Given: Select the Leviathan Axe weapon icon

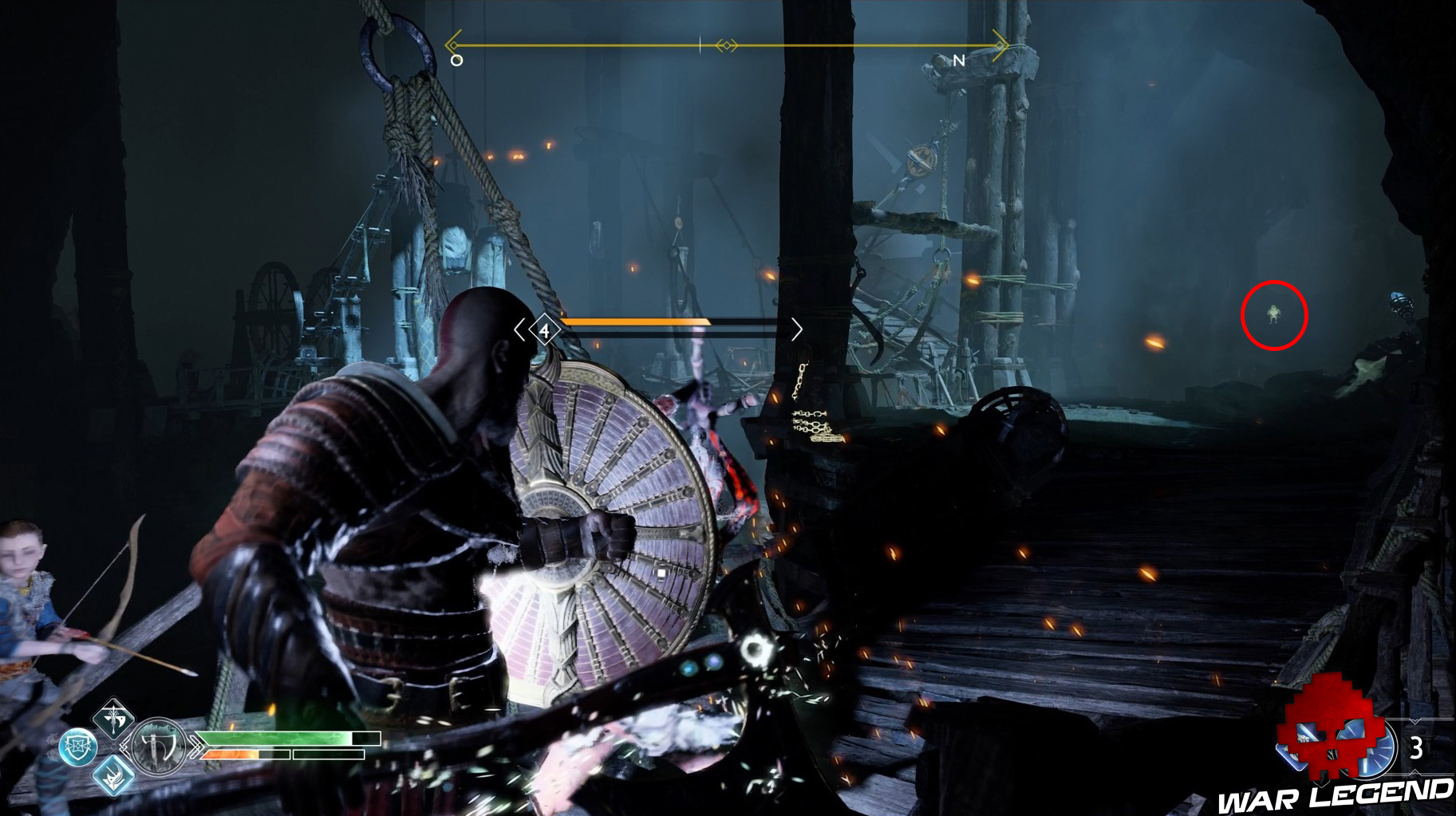Looking at the screenshot, I should [159, 747].
